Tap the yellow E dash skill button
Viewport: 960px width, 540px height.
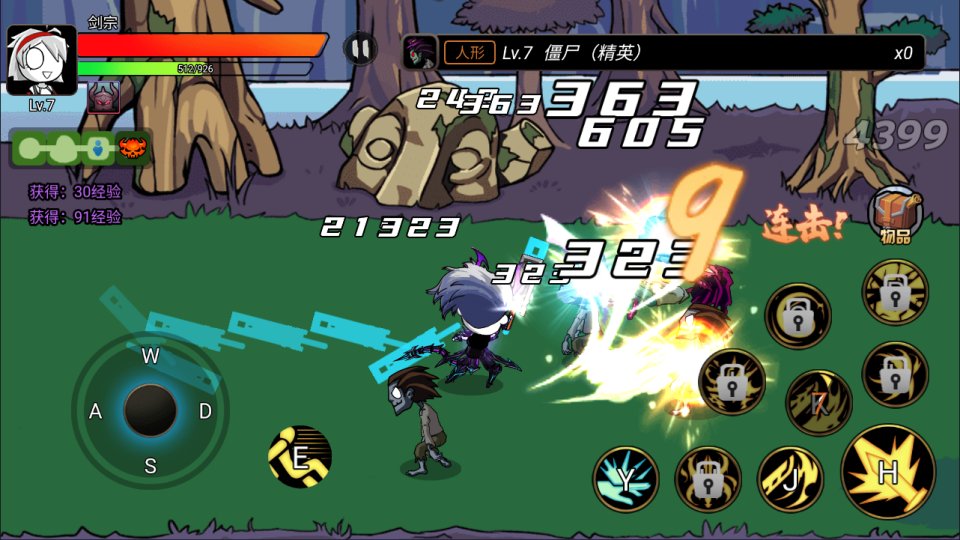(300, 457)
